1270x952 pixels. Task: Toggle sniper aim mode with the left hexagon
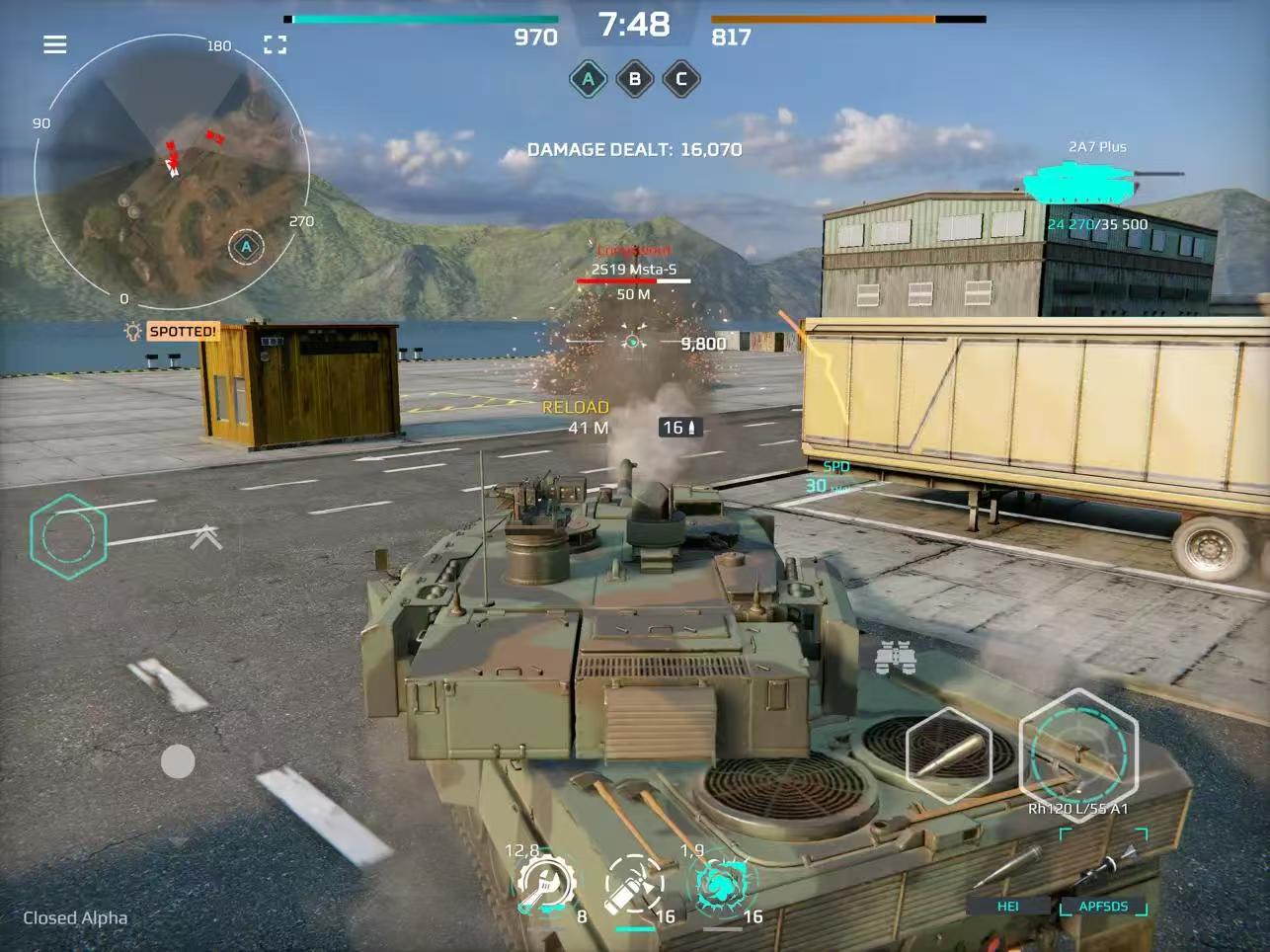point(68,536)
